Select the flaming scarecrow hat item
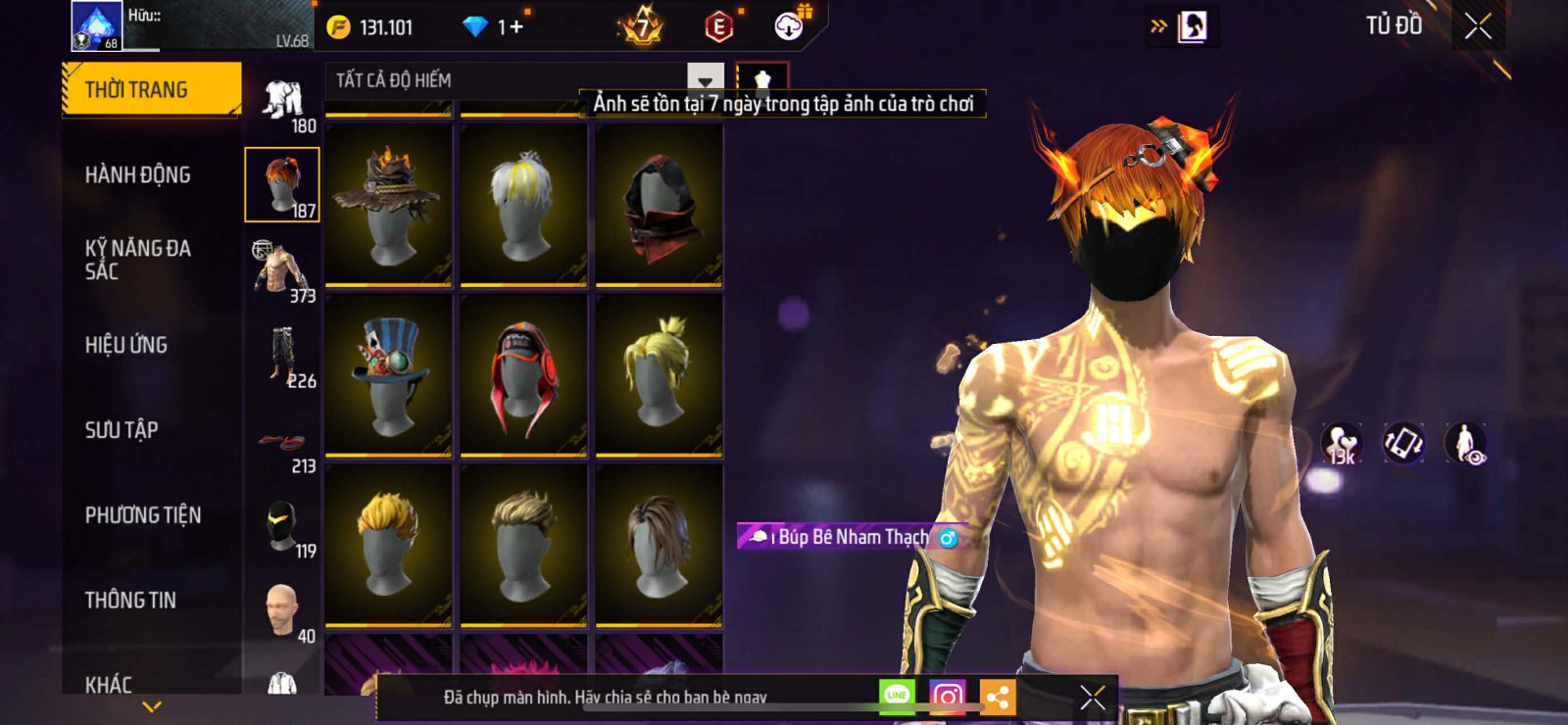This screenshot has height=725, width=1568. [388, 206]
